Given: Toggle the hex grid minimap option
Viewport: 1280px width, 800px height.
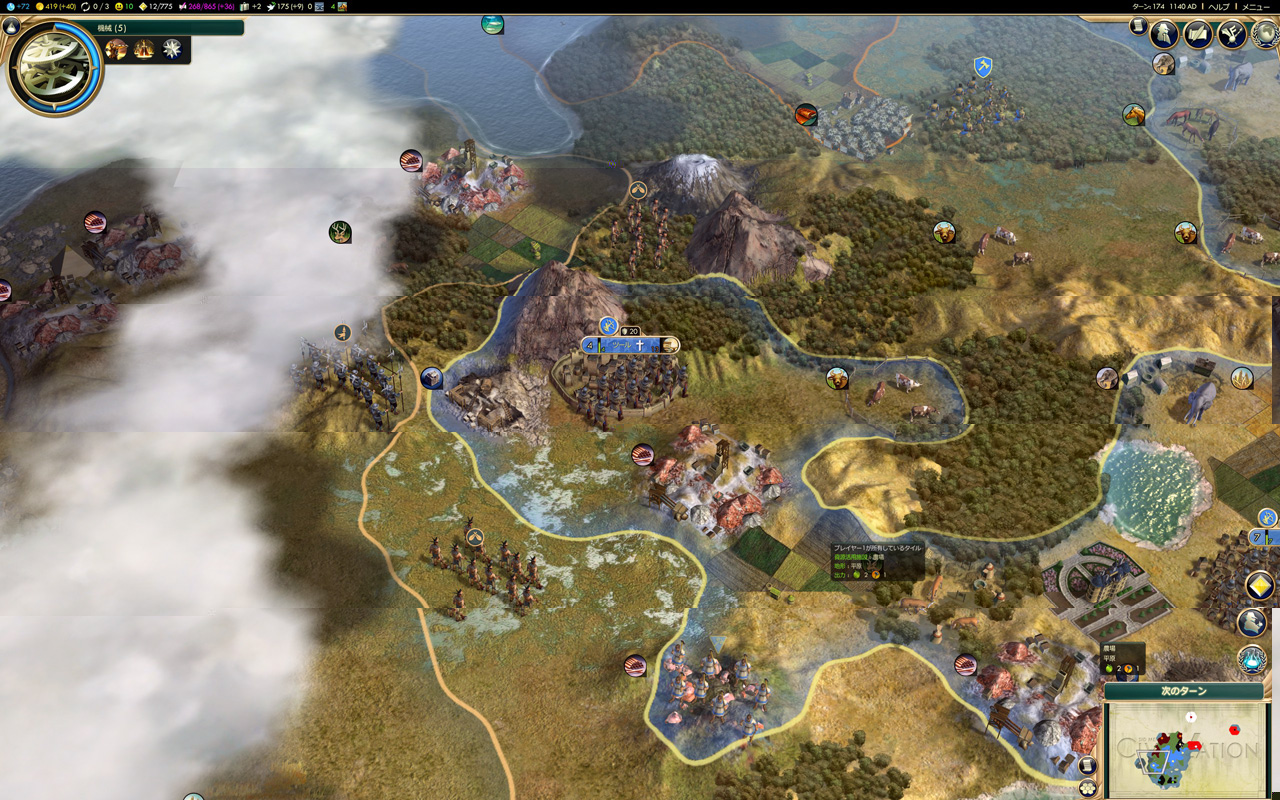Looking at the screenshot, I should pos(1088,788).
